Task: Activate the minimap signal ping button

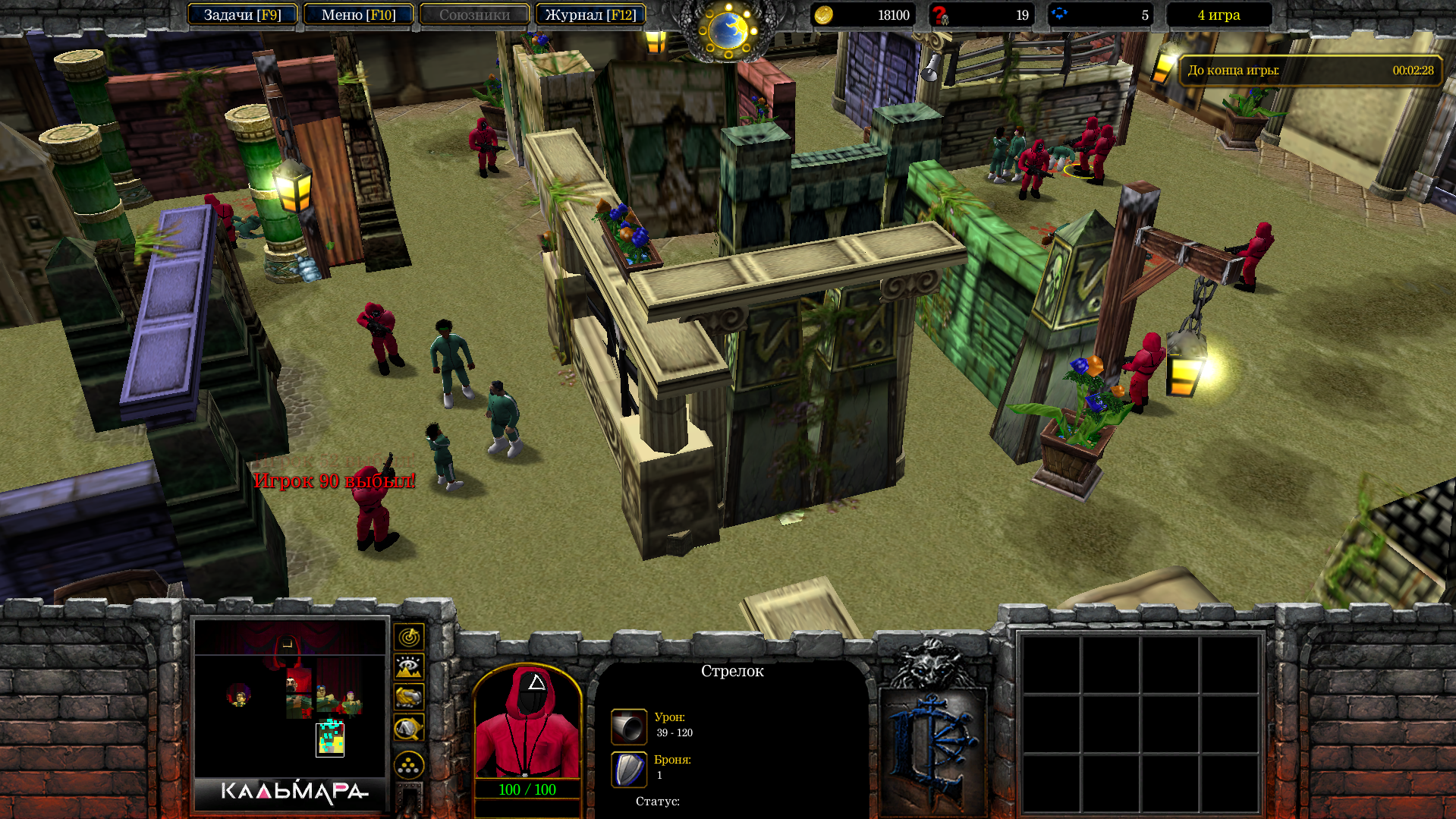Action: [x=409, y=637]
